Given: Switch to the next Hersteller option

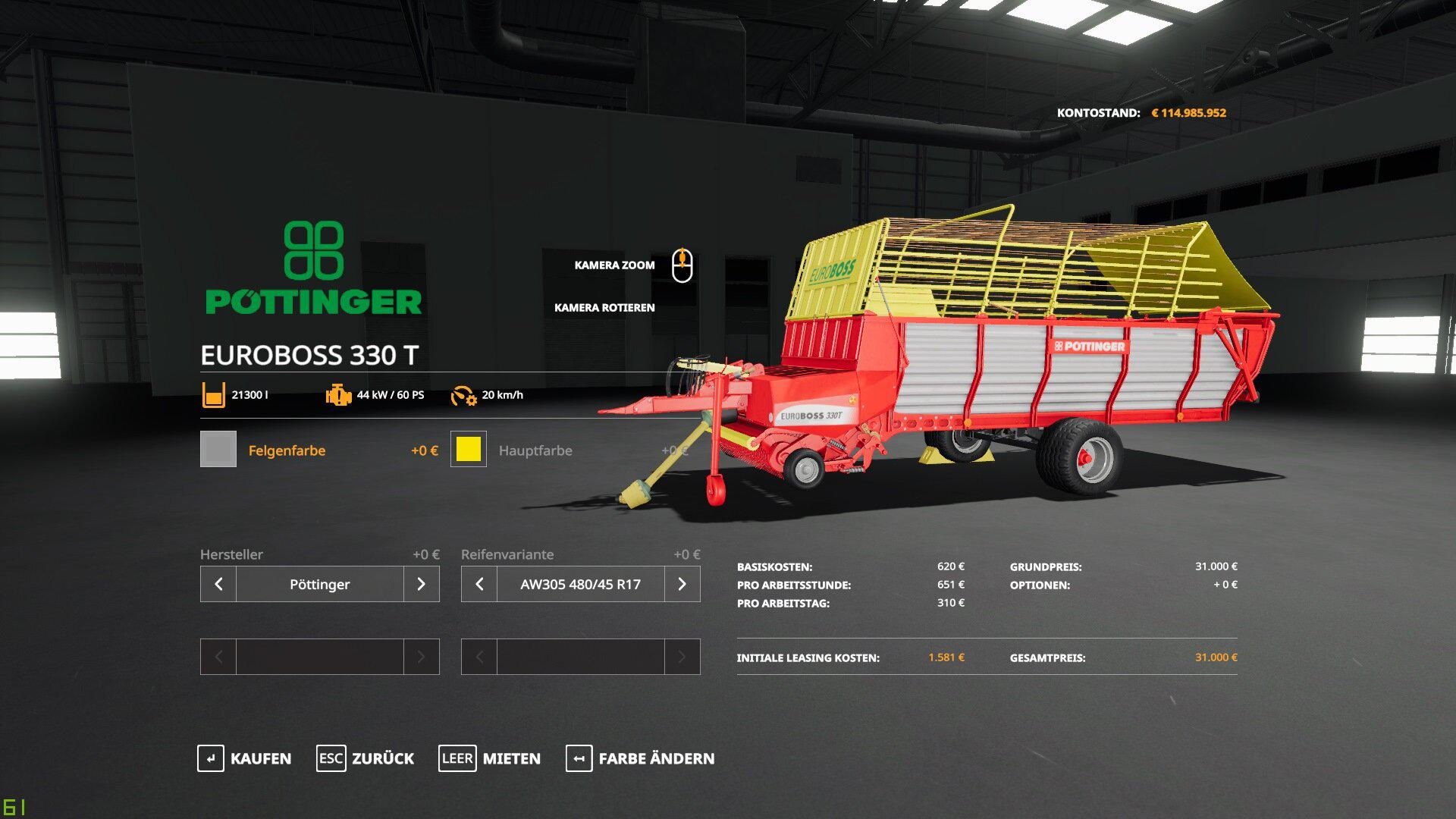Looking at the screenshot, I should (x=422, y=584).
